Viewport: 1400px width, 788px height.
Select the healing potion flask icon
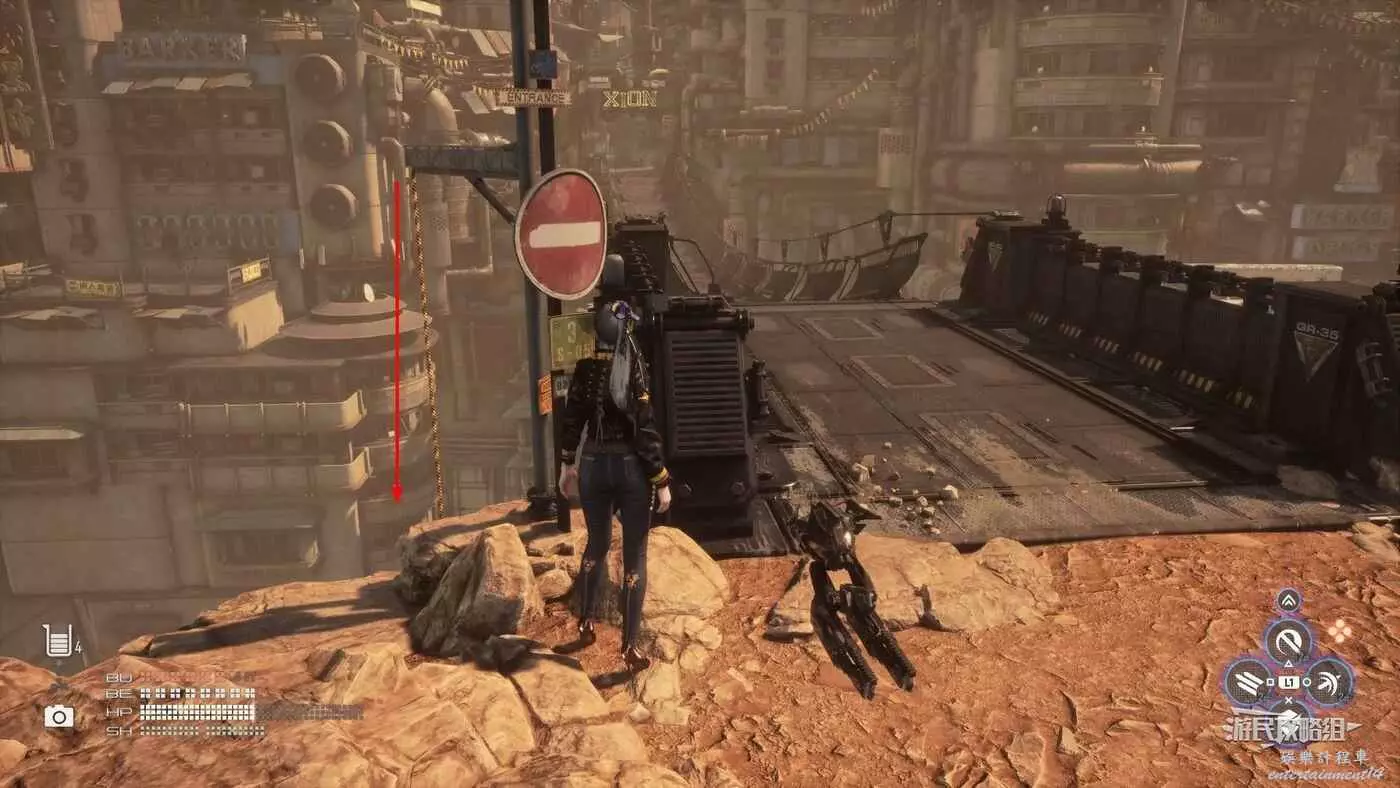pos(58,640)
